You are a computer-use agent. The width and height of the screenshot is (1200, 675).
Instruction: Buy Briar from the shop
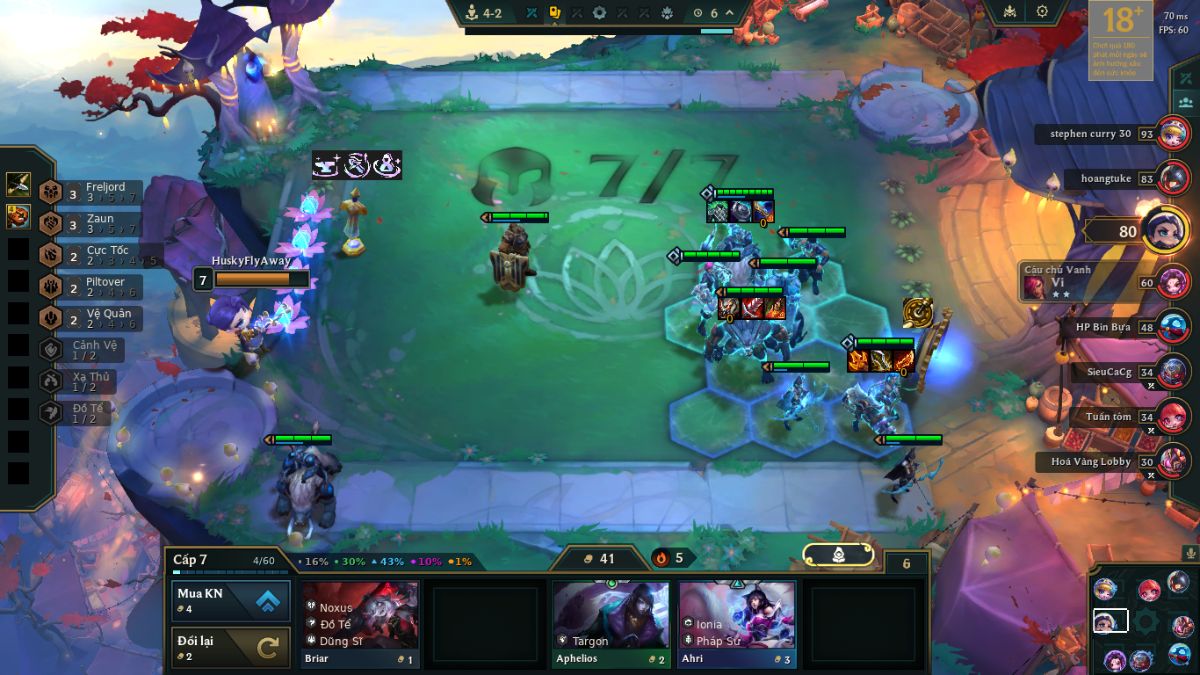click(361, 624)
